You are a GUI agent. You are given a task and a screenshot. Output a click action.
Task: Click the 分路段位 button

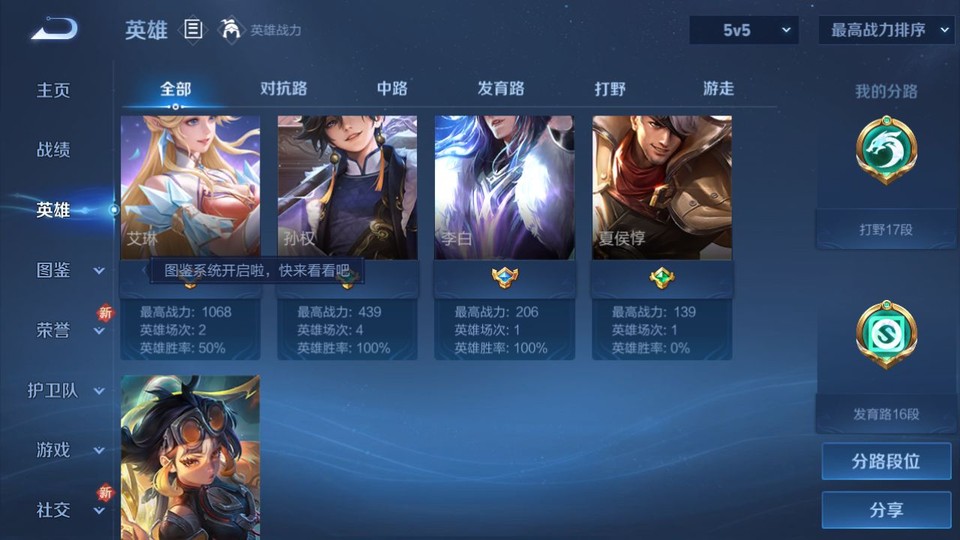886,462
